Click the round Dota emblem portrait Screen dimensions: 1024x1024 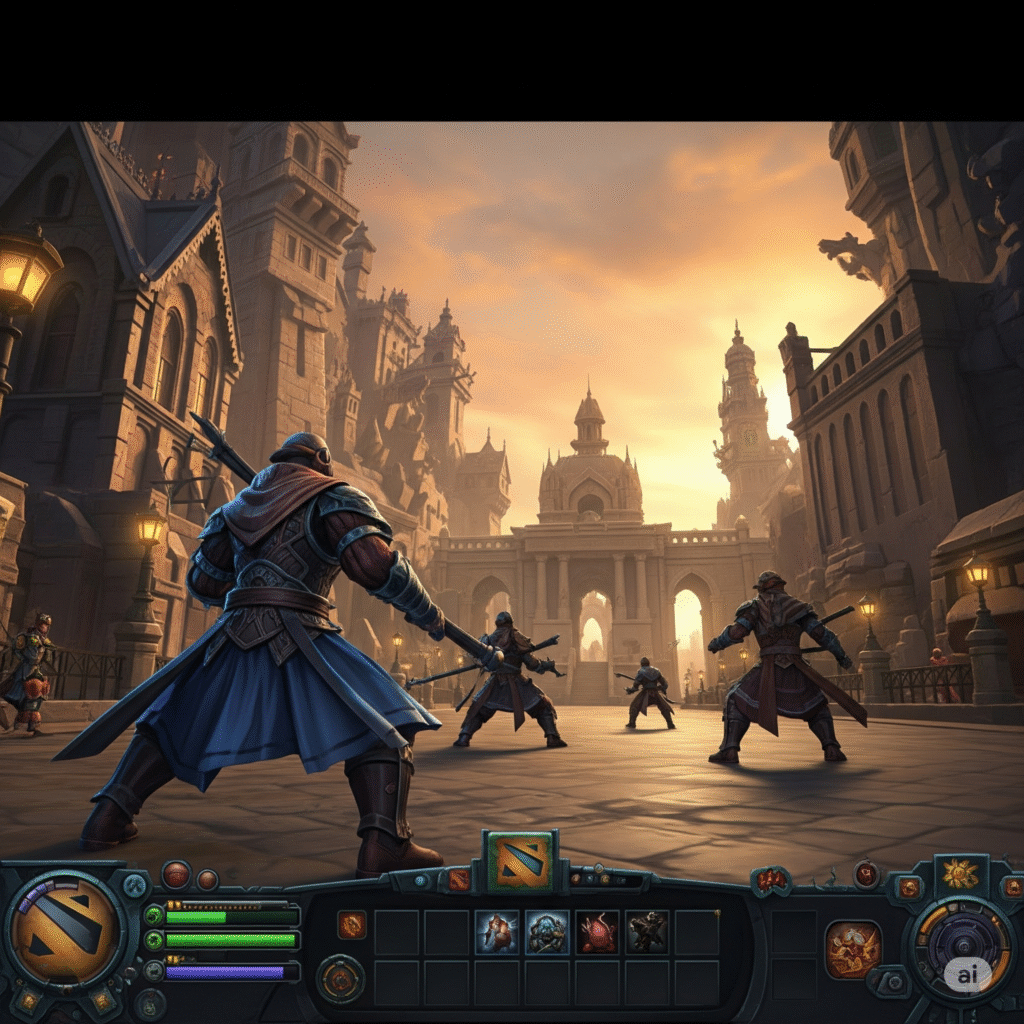point(66,930)
